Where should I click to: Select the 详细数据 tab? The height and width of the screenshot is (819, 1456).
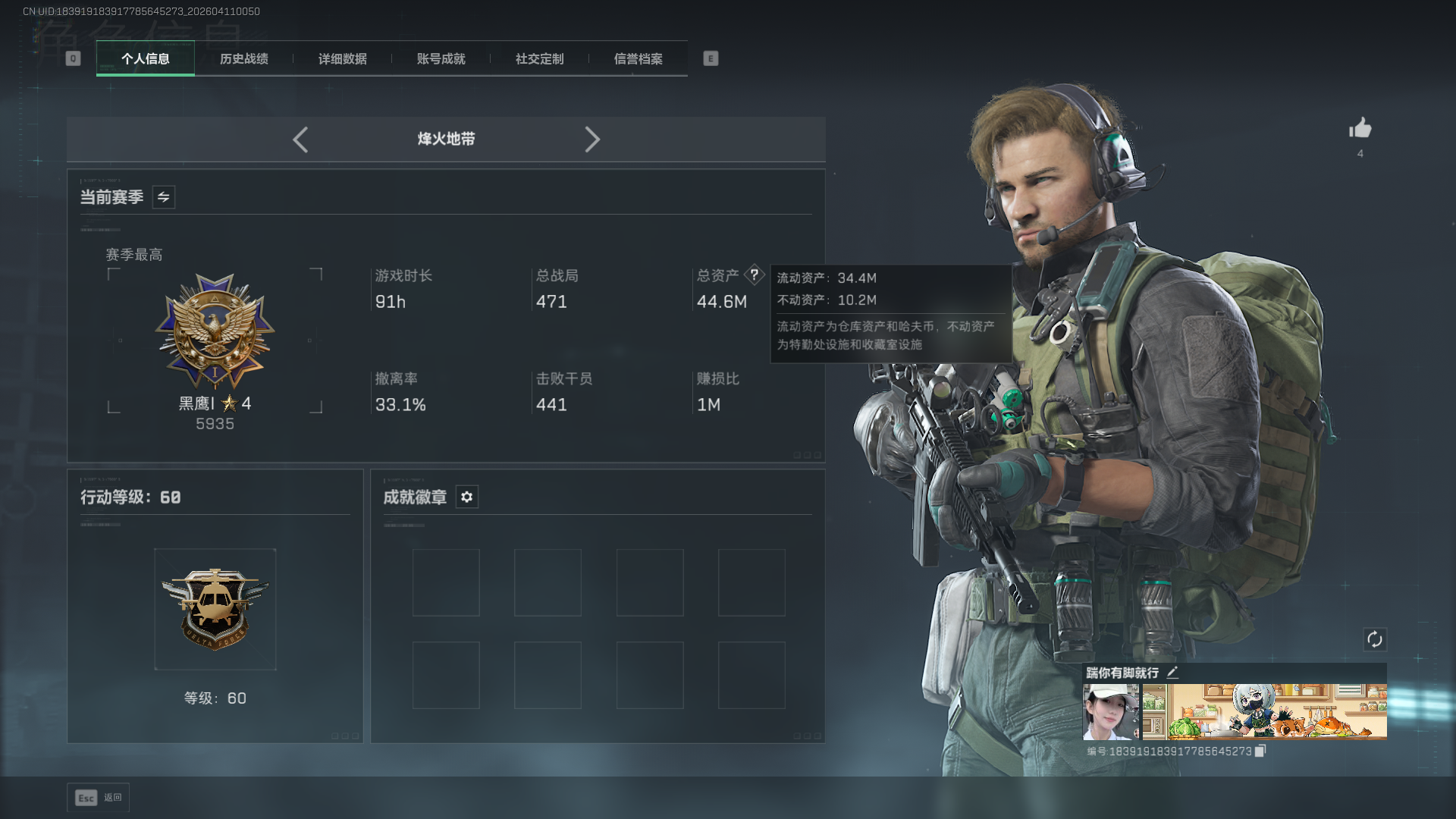pos(343,59)
